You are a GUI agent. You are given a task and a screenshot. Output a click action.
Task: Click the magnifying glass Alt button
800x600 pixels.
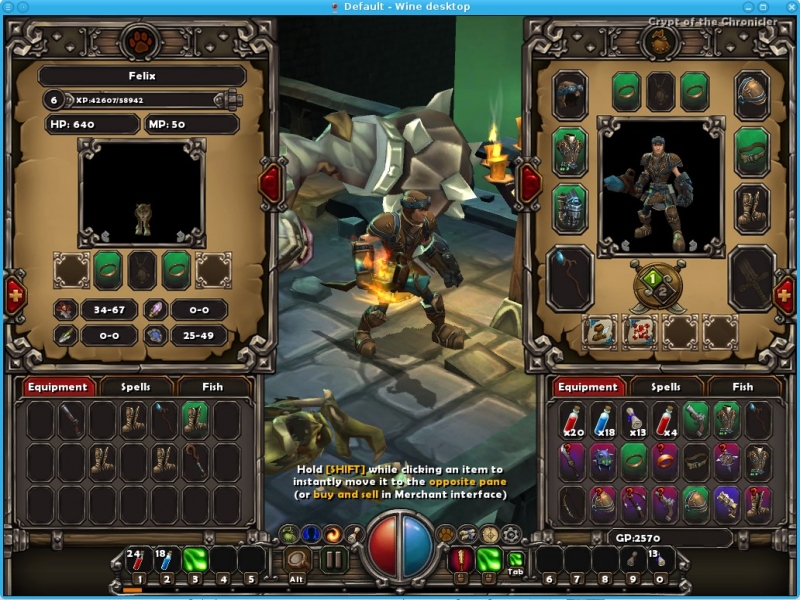(x=297, y=558)
